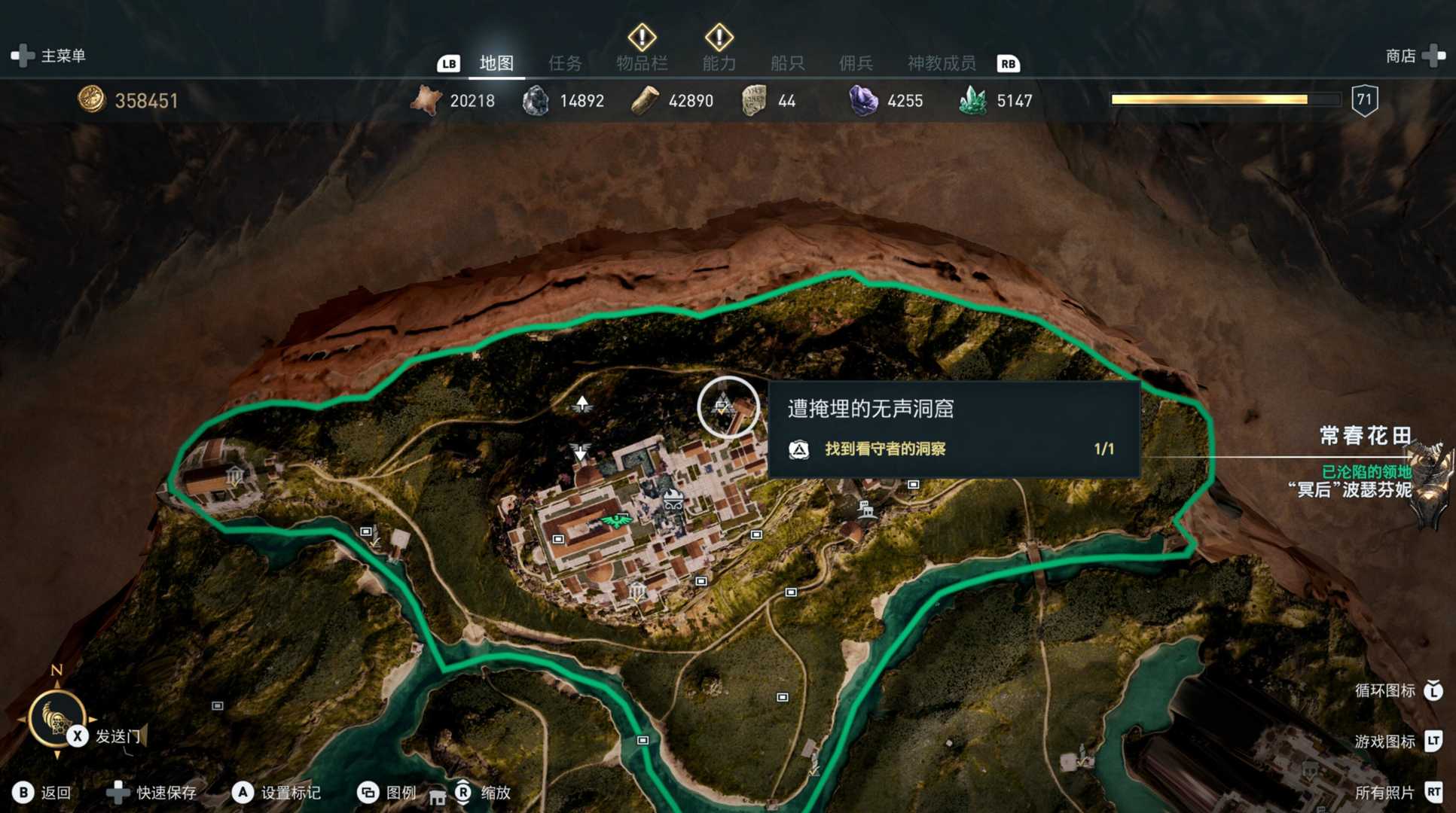The width and height of the screenshot is (1456, 813).
Task: Click the green eagle synchronization point marker
Action: point(617,521)
